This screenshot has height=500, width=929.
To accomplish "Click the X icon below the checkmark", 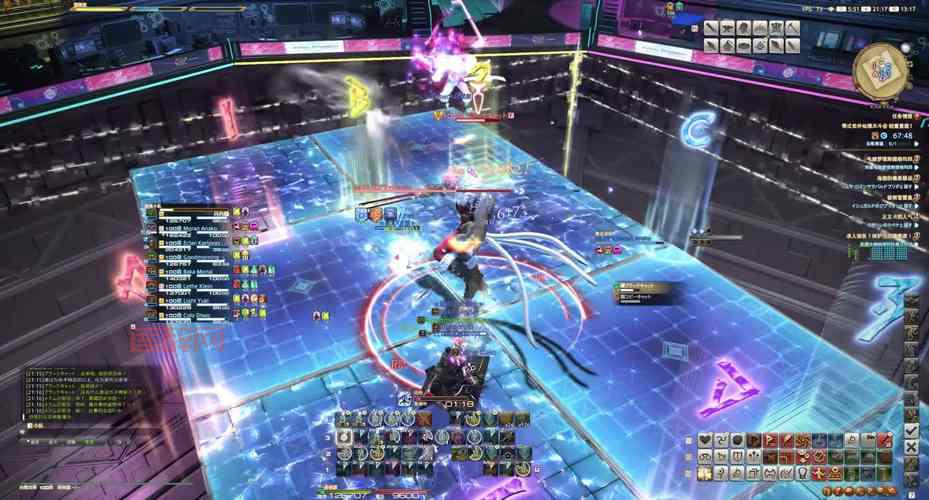I will tap(911, 447).
